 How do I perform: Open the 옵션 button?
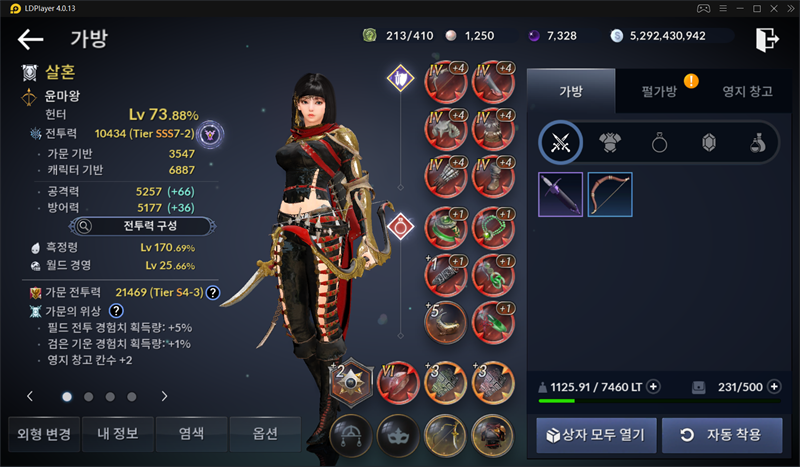coord(265,434)
